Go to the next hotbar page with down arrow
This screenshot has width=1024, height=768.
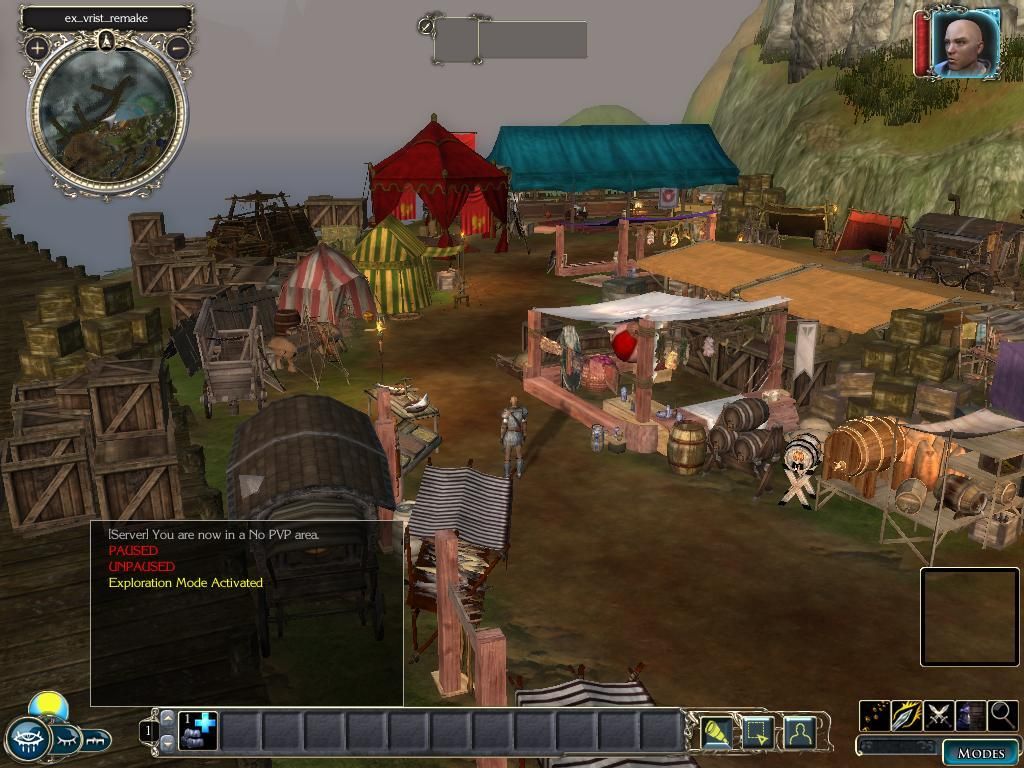click(x=167, y=743)
